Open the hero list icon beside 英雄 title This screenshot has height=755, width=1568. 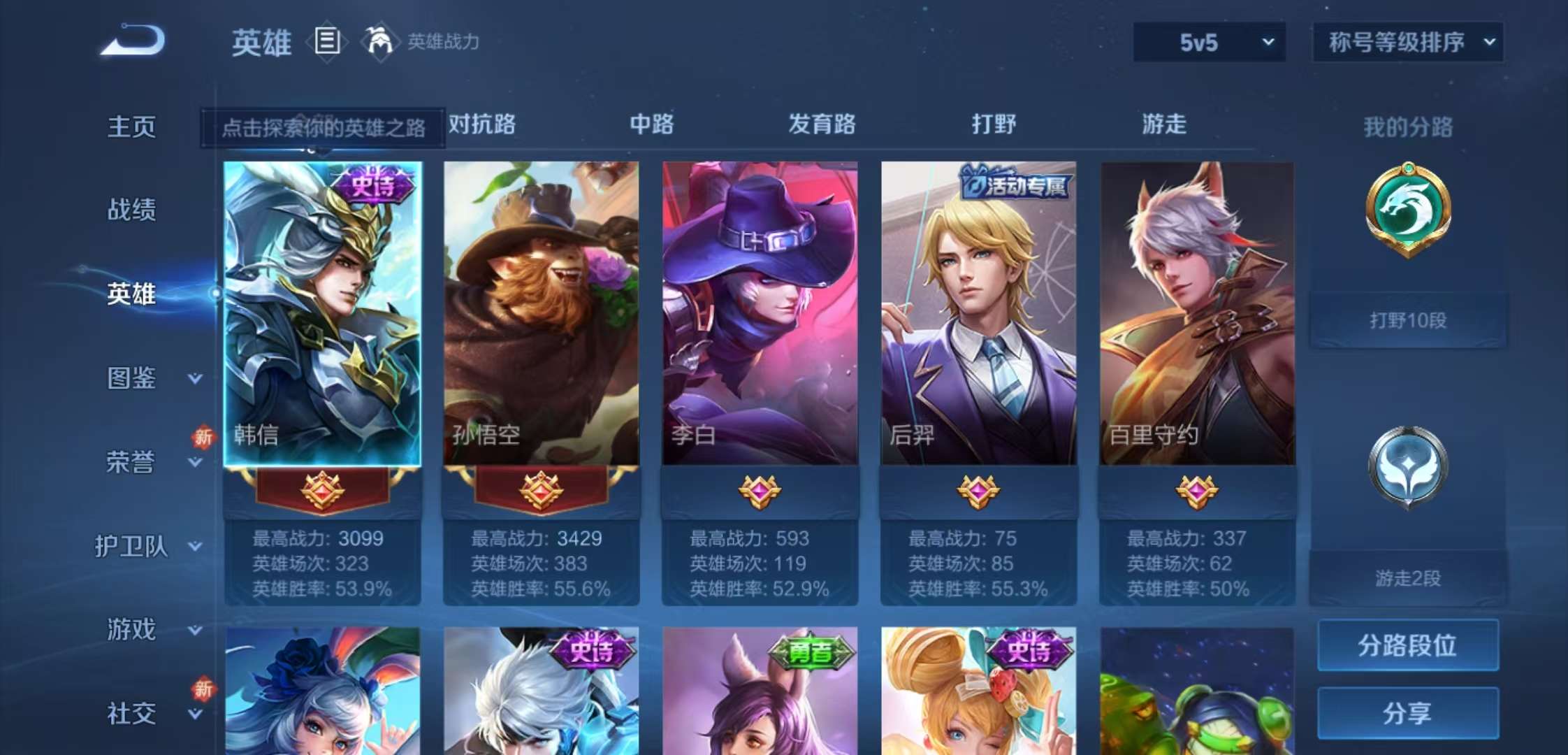pyautogui.click(x=326, y=42)
